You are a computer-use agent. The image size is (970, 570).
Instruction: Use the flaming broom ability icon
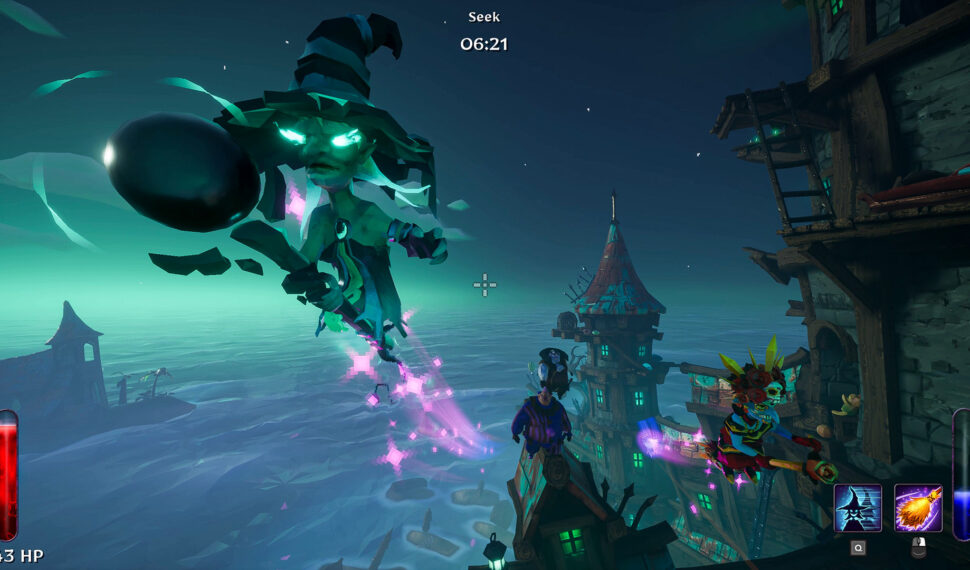click(x=917, y=508)
